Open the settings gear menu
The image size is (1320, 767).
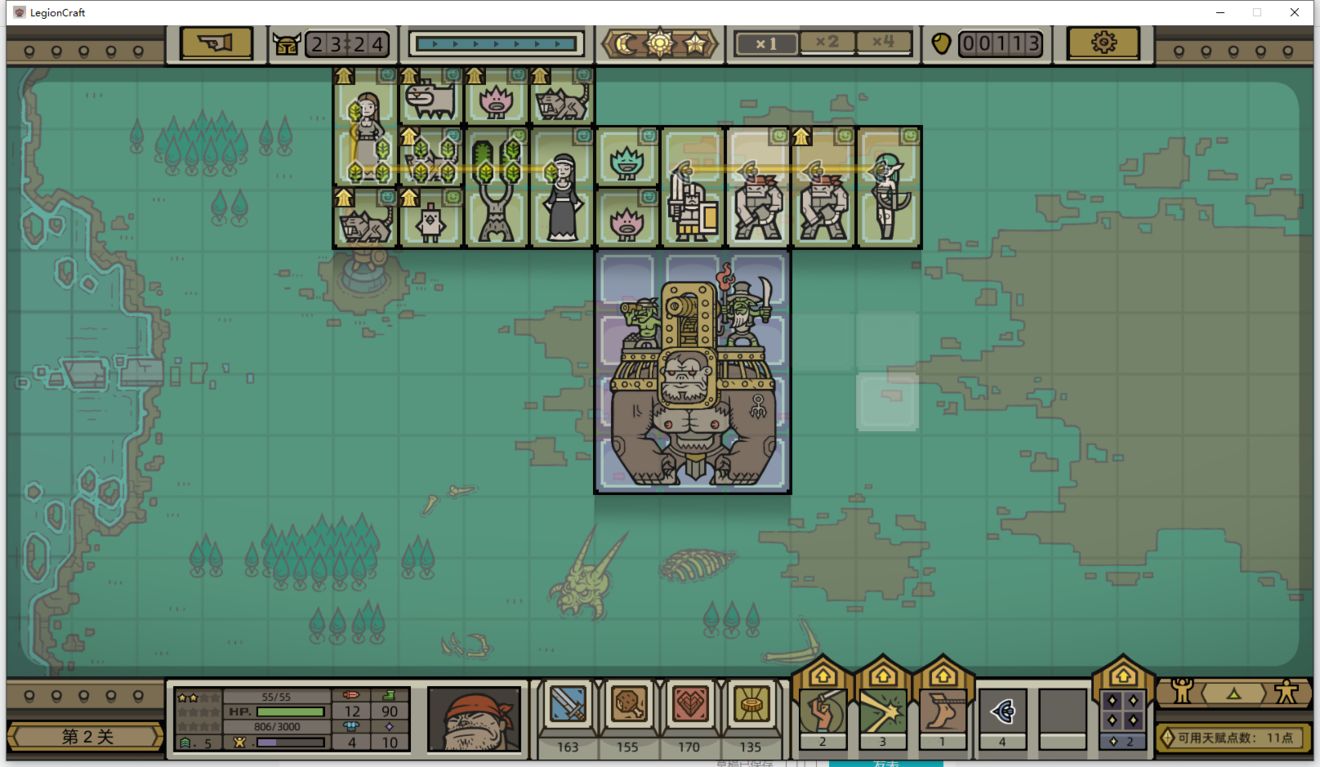tap(1103, 43)
